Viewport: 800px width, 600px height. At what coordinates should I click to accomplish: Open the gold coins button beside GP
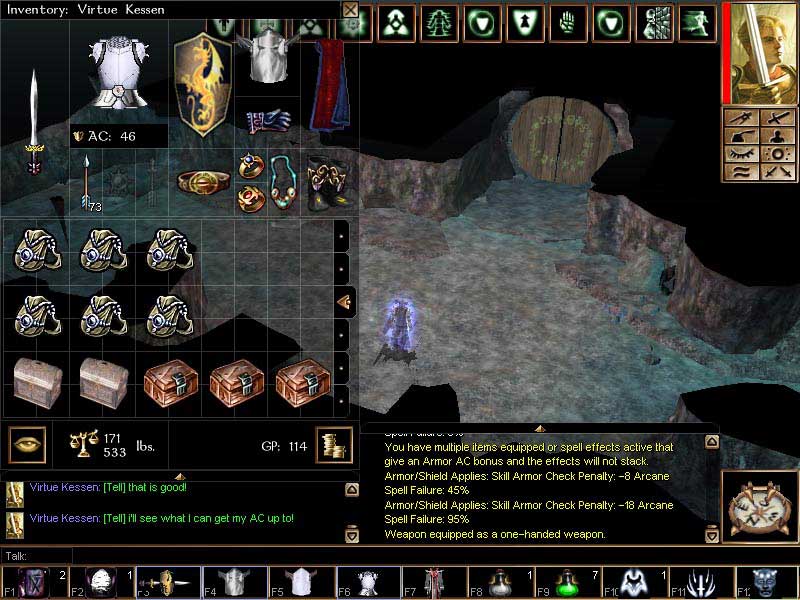pyautogui.click(x=333, y=444)
